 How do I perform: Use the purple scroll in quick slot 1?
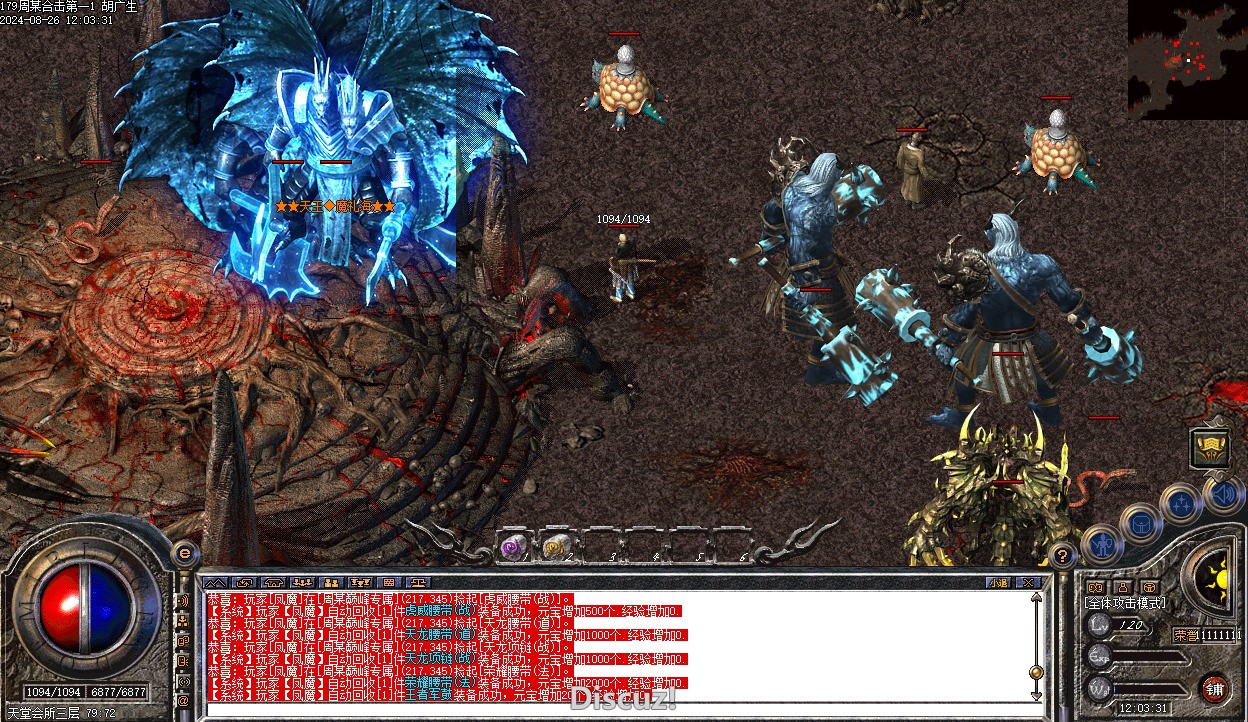tap(514, 546)
